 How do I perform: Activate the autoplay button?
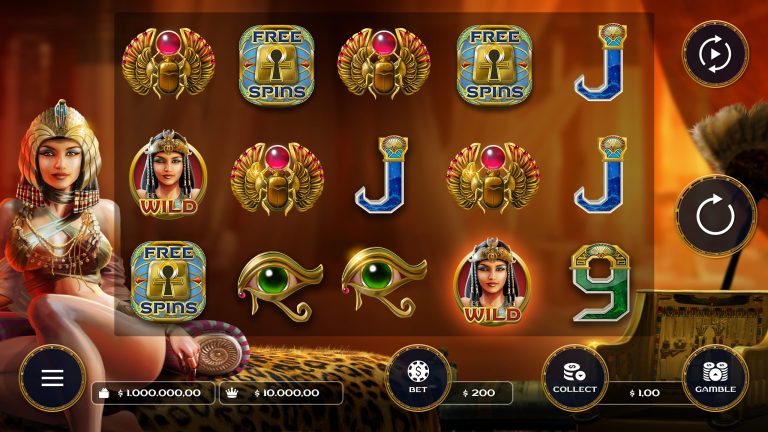pyautogui.click(x=715, y=54)
